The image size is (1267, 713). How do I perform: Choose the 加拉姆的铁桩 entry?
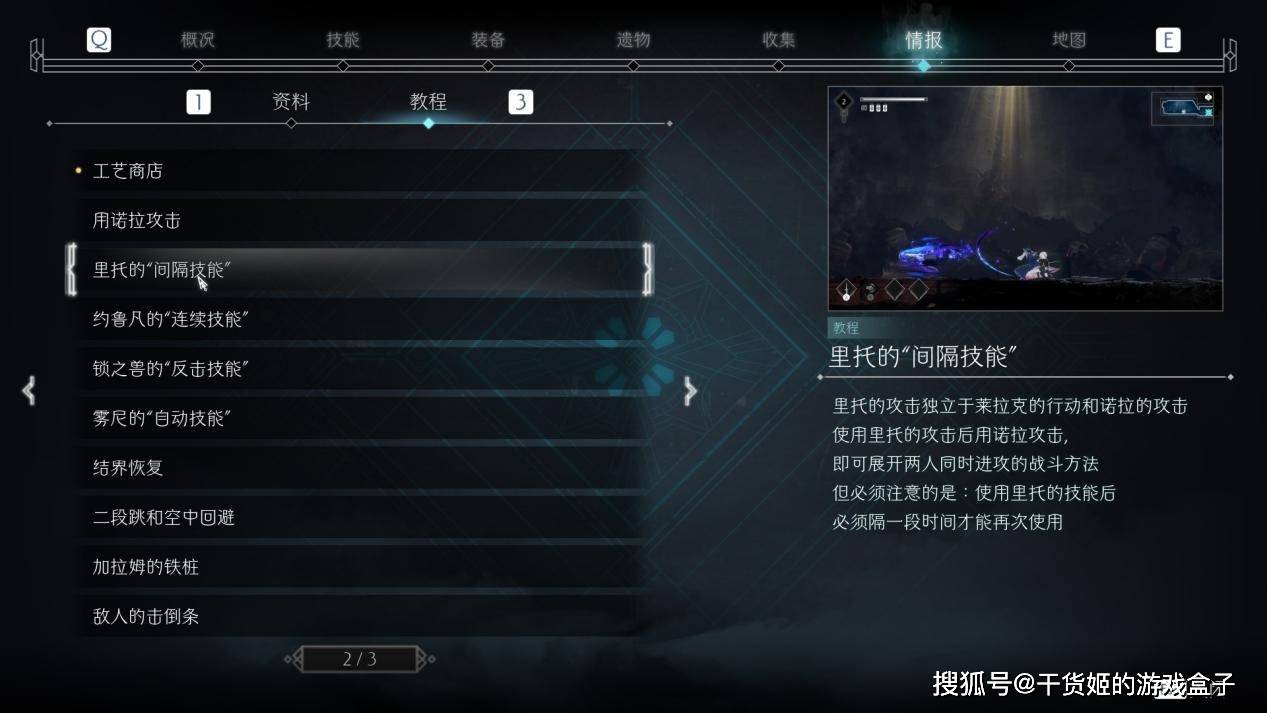coord(360,567)
